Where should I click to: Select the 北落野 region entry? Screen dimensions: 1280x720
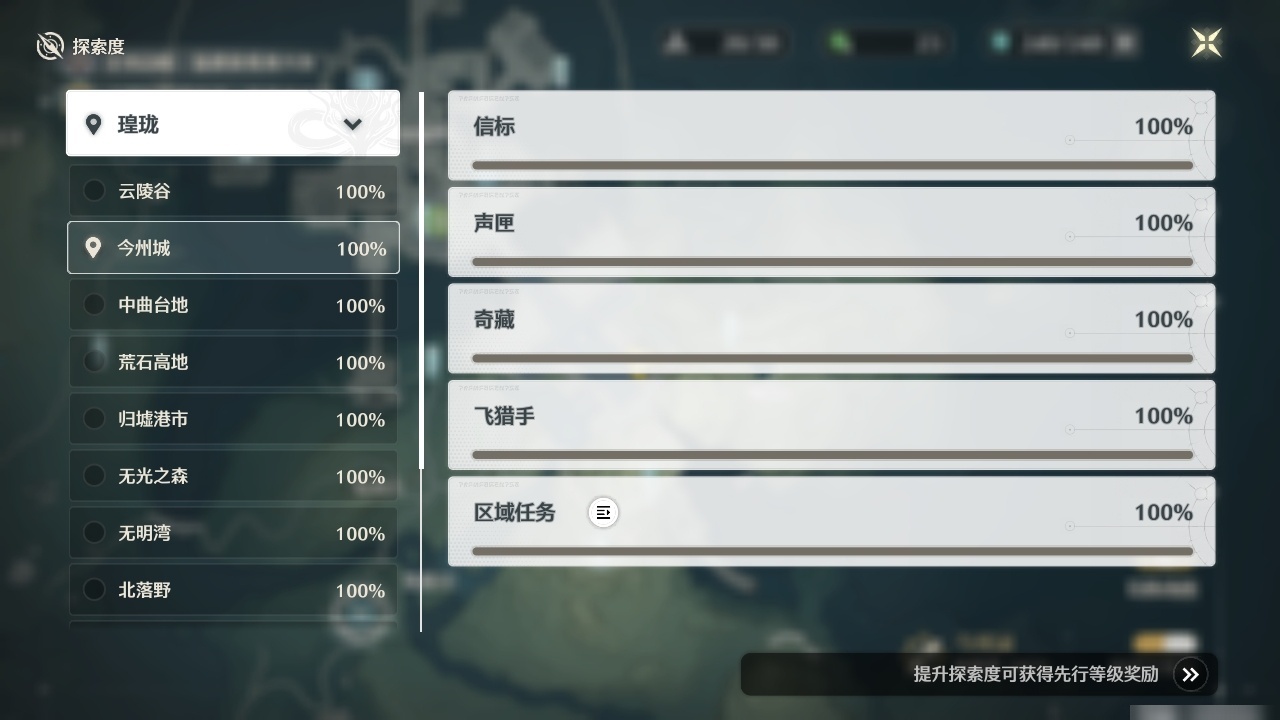233,590
